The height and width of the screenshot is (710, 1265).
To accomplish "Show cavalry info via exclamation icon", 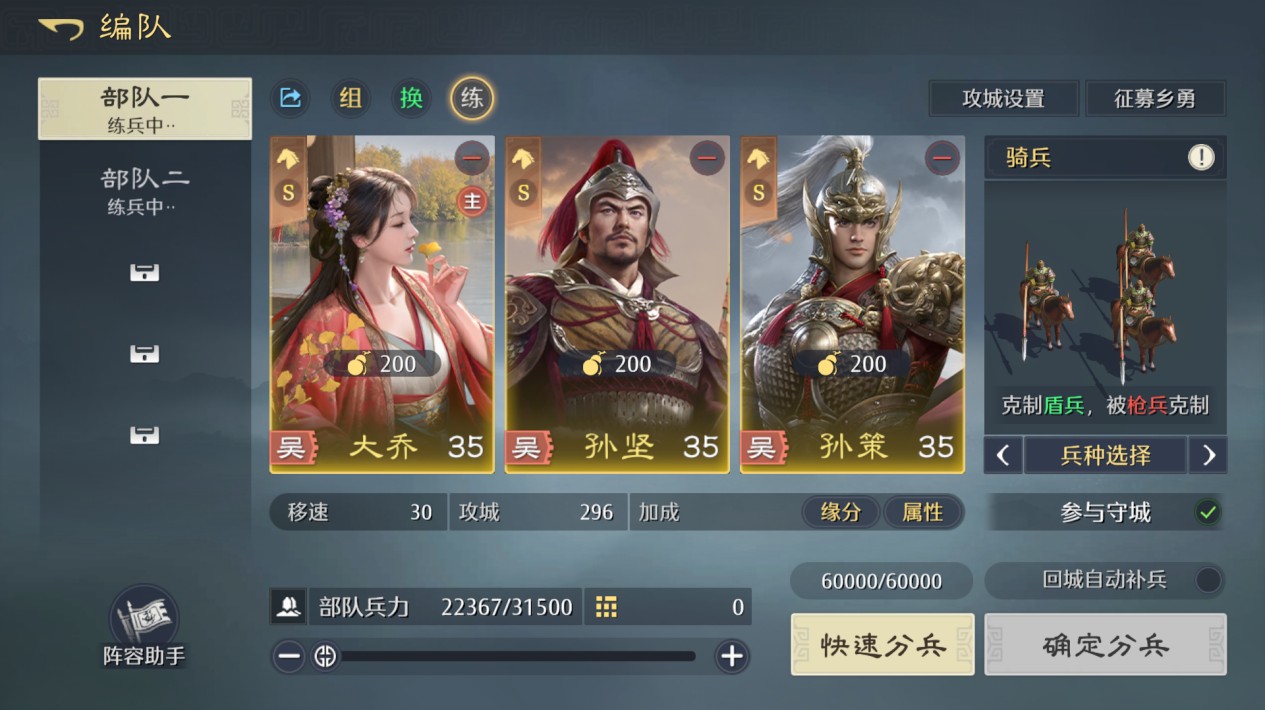I will click(1201, 157).
